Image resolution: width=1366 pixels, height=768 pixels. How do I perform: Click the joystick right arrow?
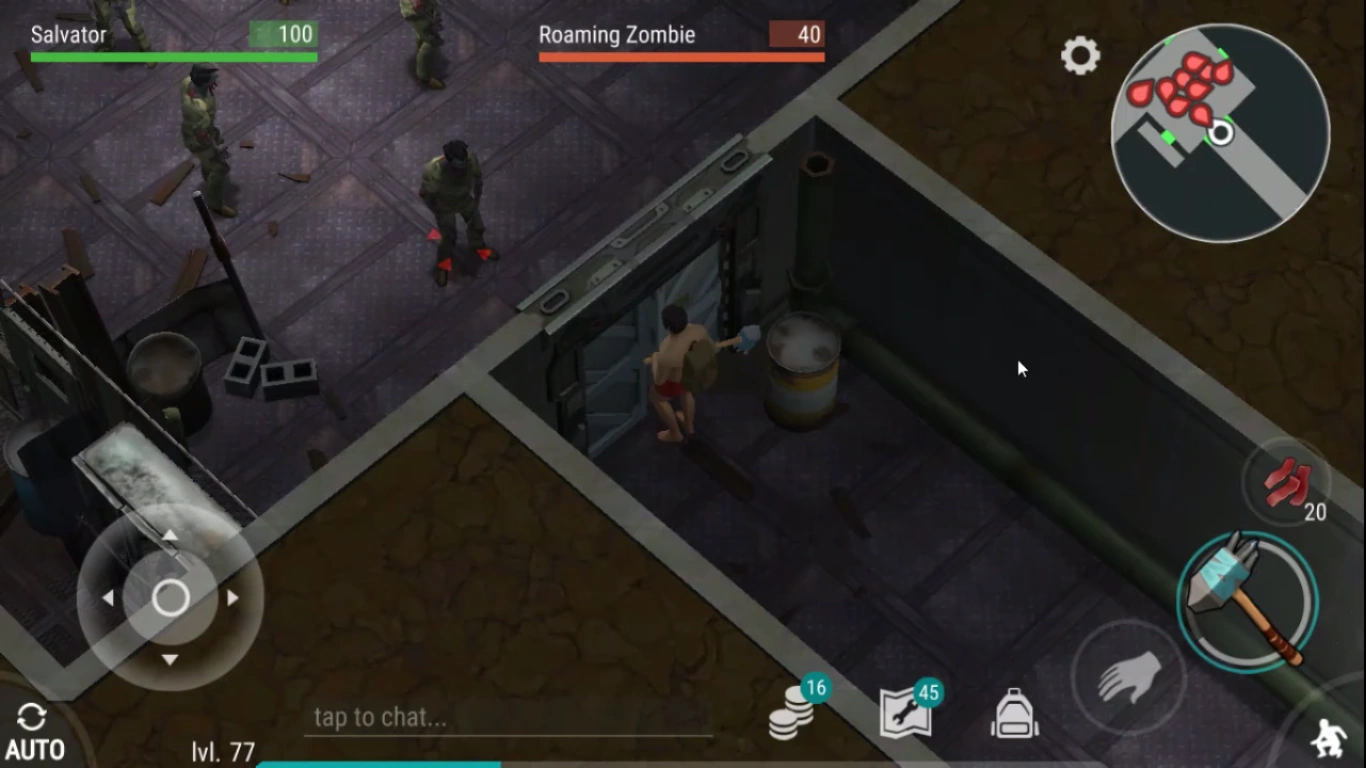[x=233, y=598]
